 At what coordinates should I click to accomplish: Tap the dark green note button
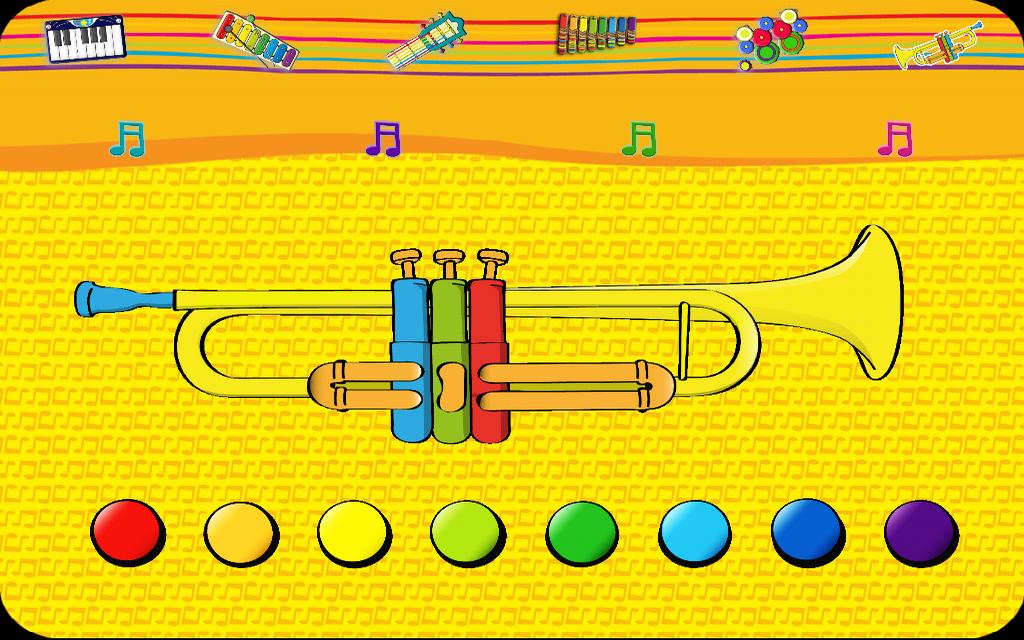point(581,530)
